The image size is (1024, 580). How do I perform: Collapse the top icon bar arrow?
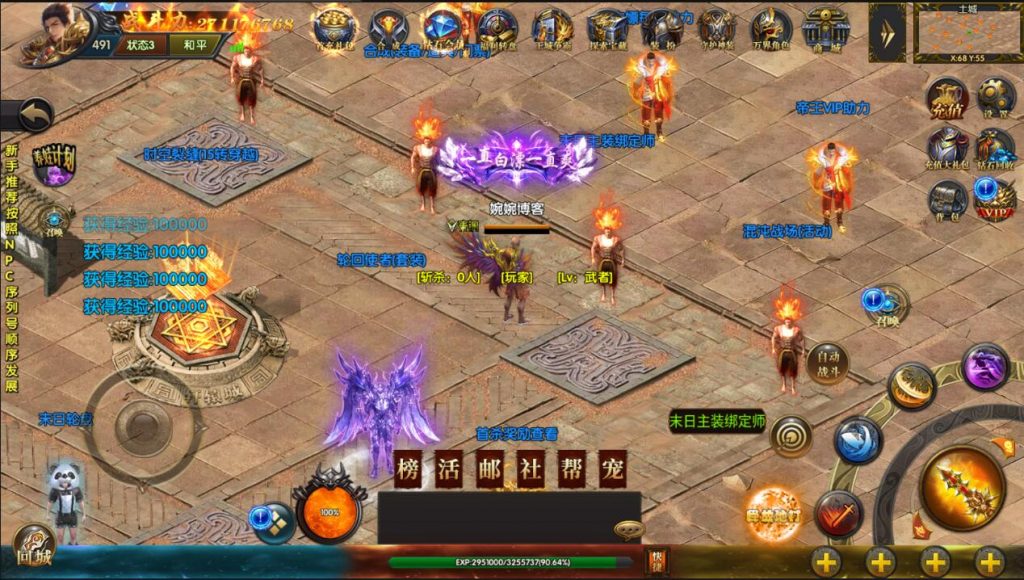point(887,32)
